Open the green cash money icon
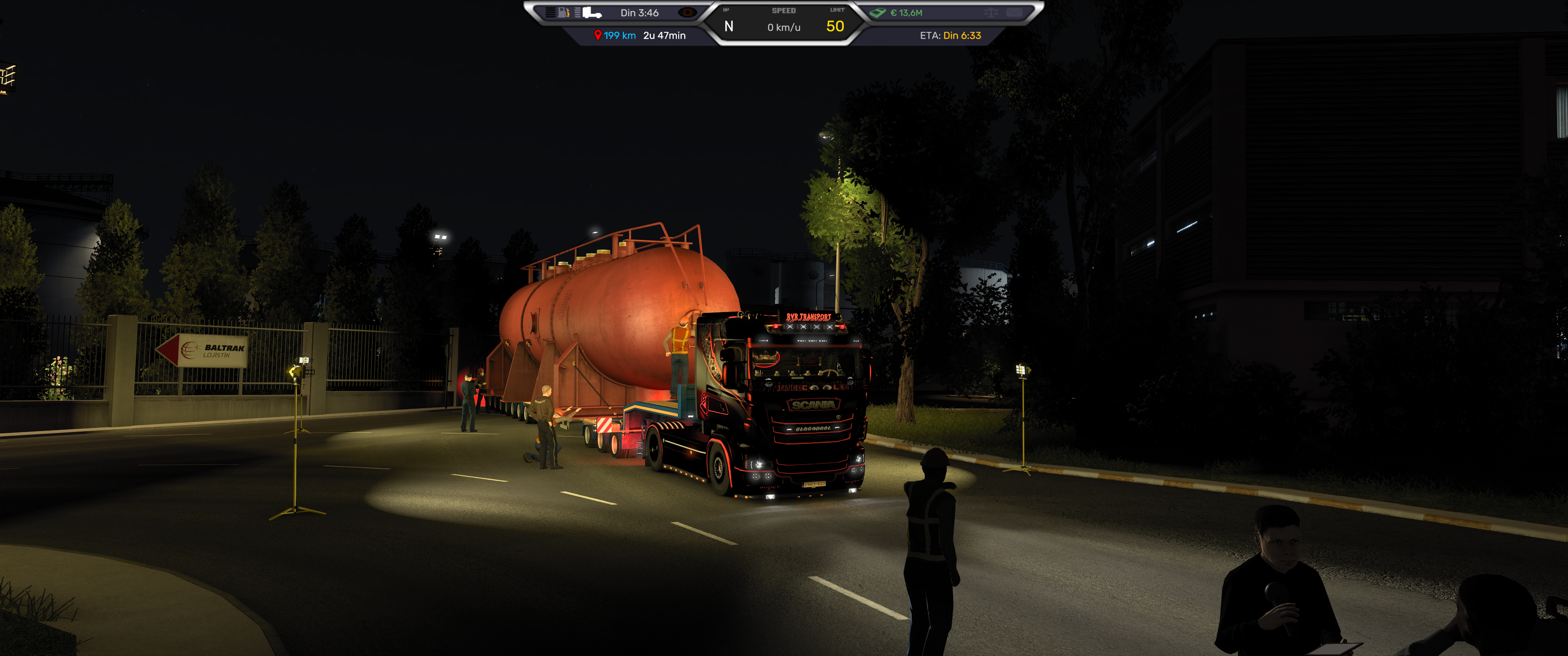Viewport: 1568px width, 656px height. 878,12
